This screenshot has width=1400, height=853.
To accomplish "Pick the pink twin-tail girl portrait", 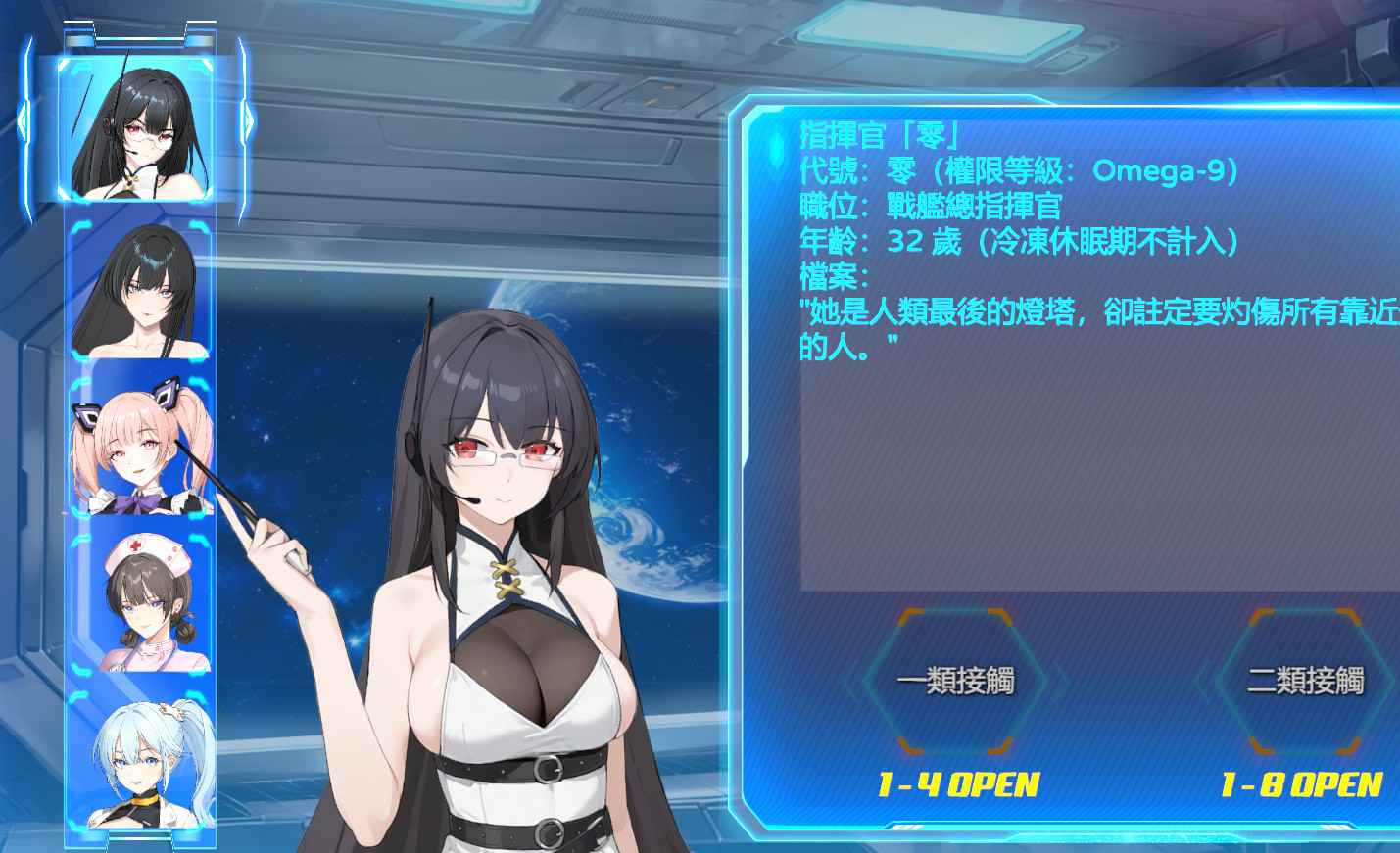I will click(x=140, y=448).
